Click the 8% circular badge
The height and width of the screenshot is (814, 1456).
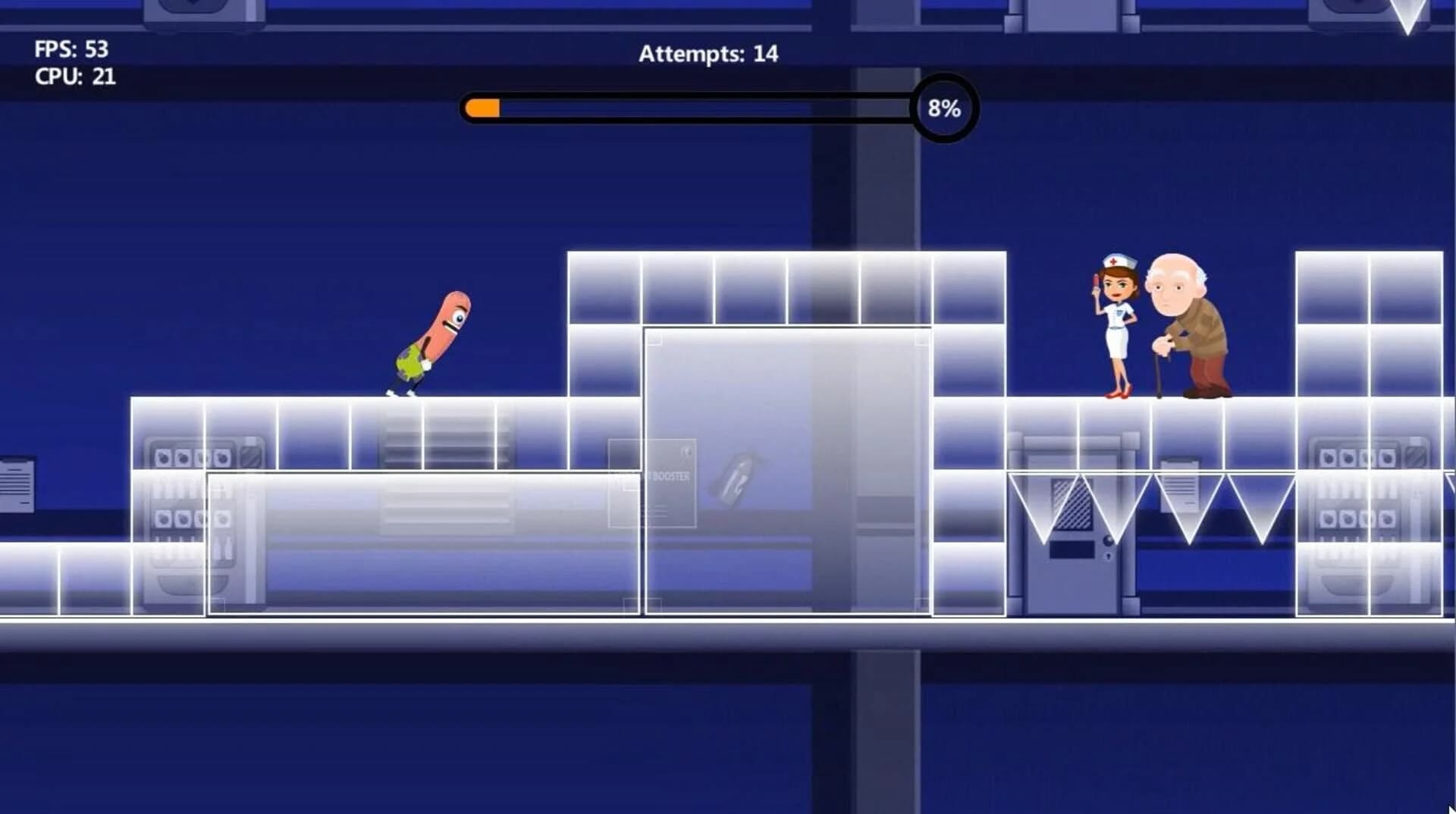(943, 109)
